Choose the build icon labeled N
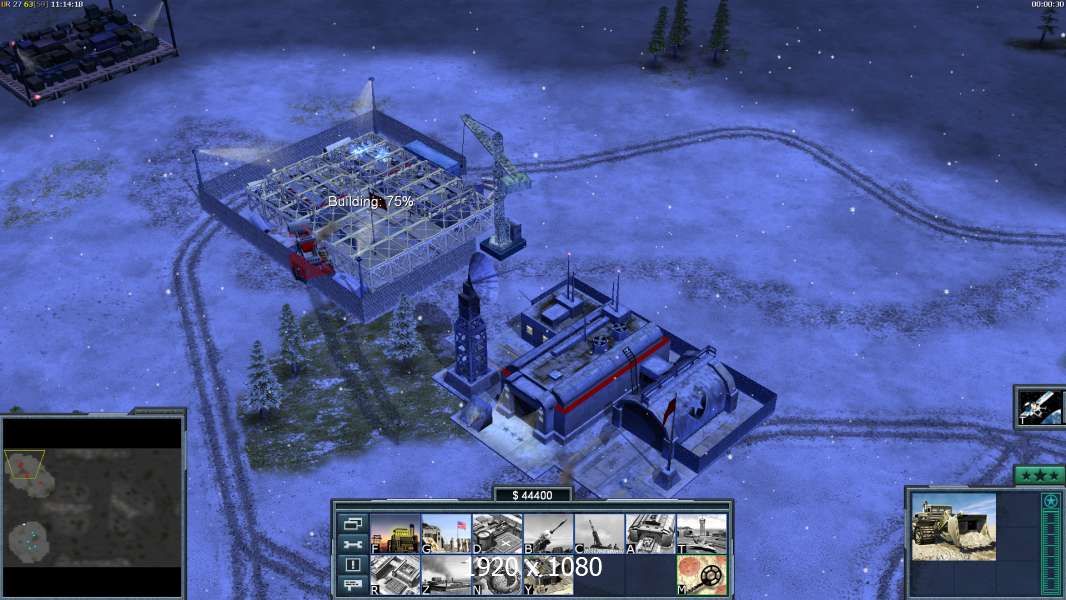This screenshot has height=600, width=1066. (x=497, y=575)
